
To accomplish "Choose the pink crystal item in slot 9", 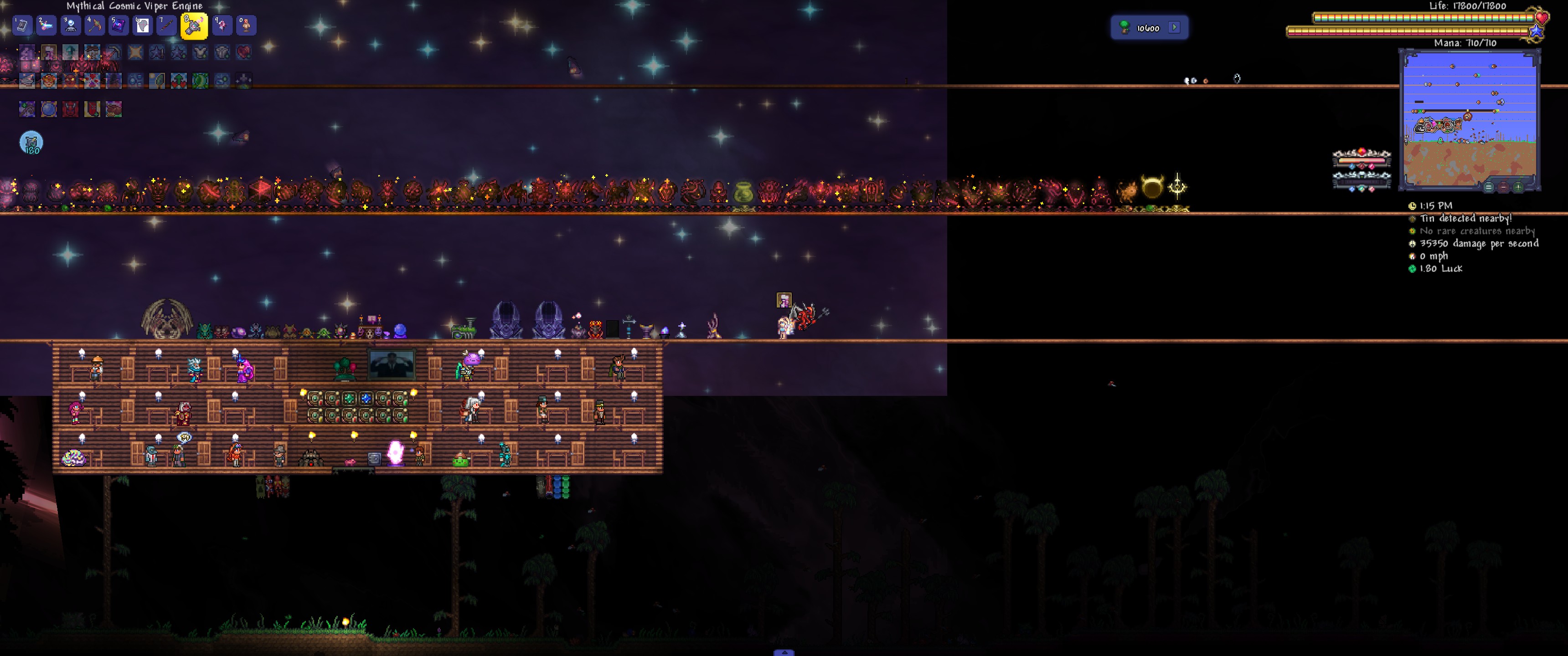I will (222, 26).
